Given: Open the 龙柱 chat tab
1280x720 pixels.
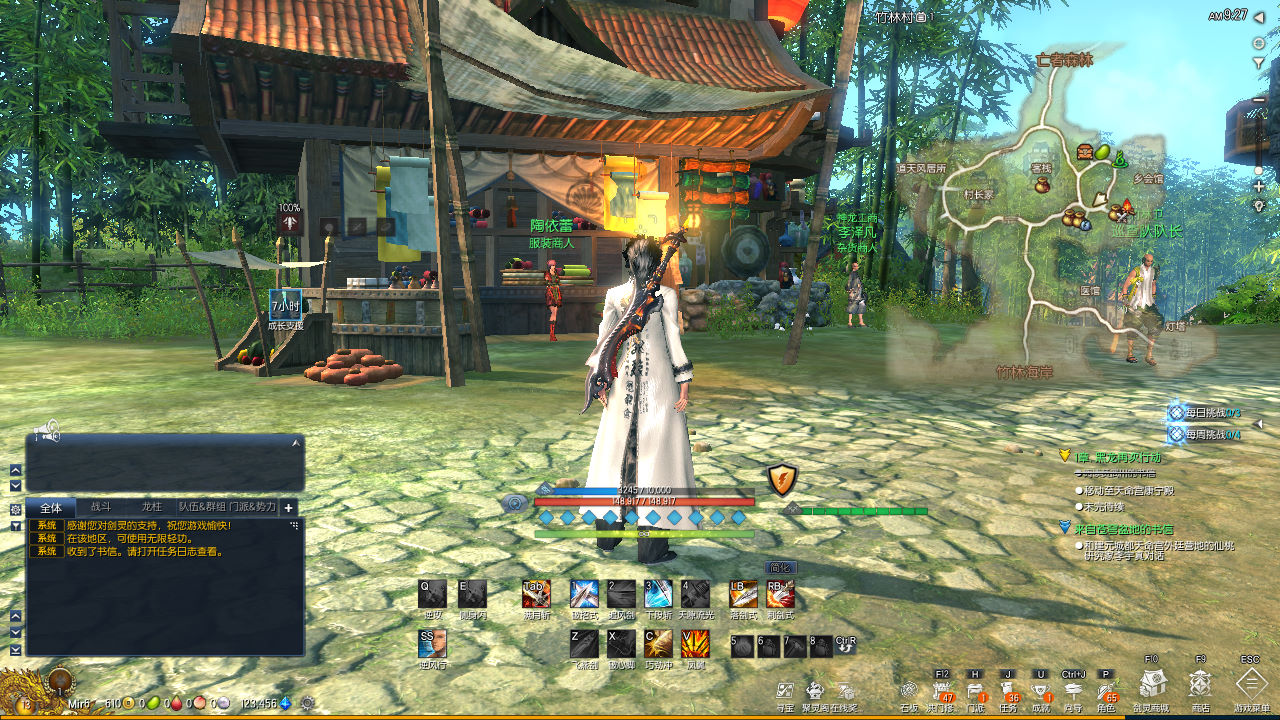Looking at the screenshot, I should (x=151, y=508).
